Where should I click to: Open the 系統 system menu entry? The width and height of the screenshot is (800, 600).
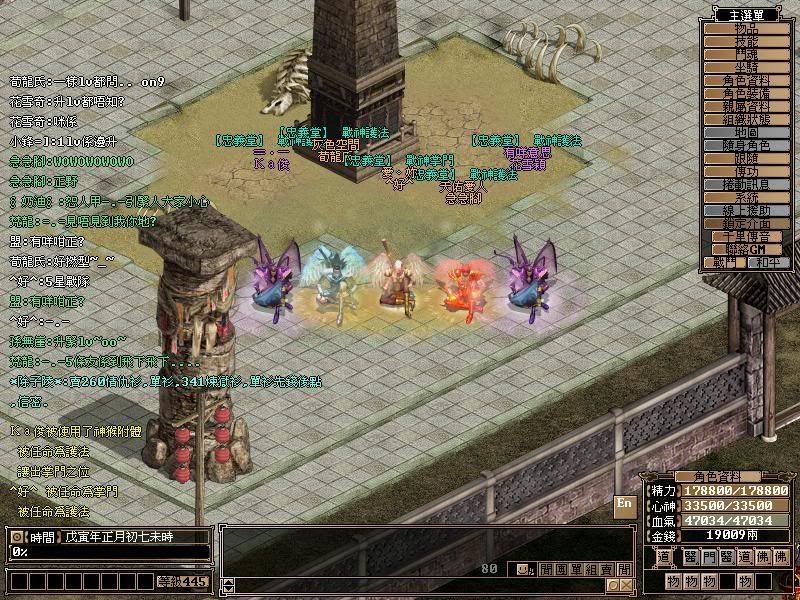[747, 198]
